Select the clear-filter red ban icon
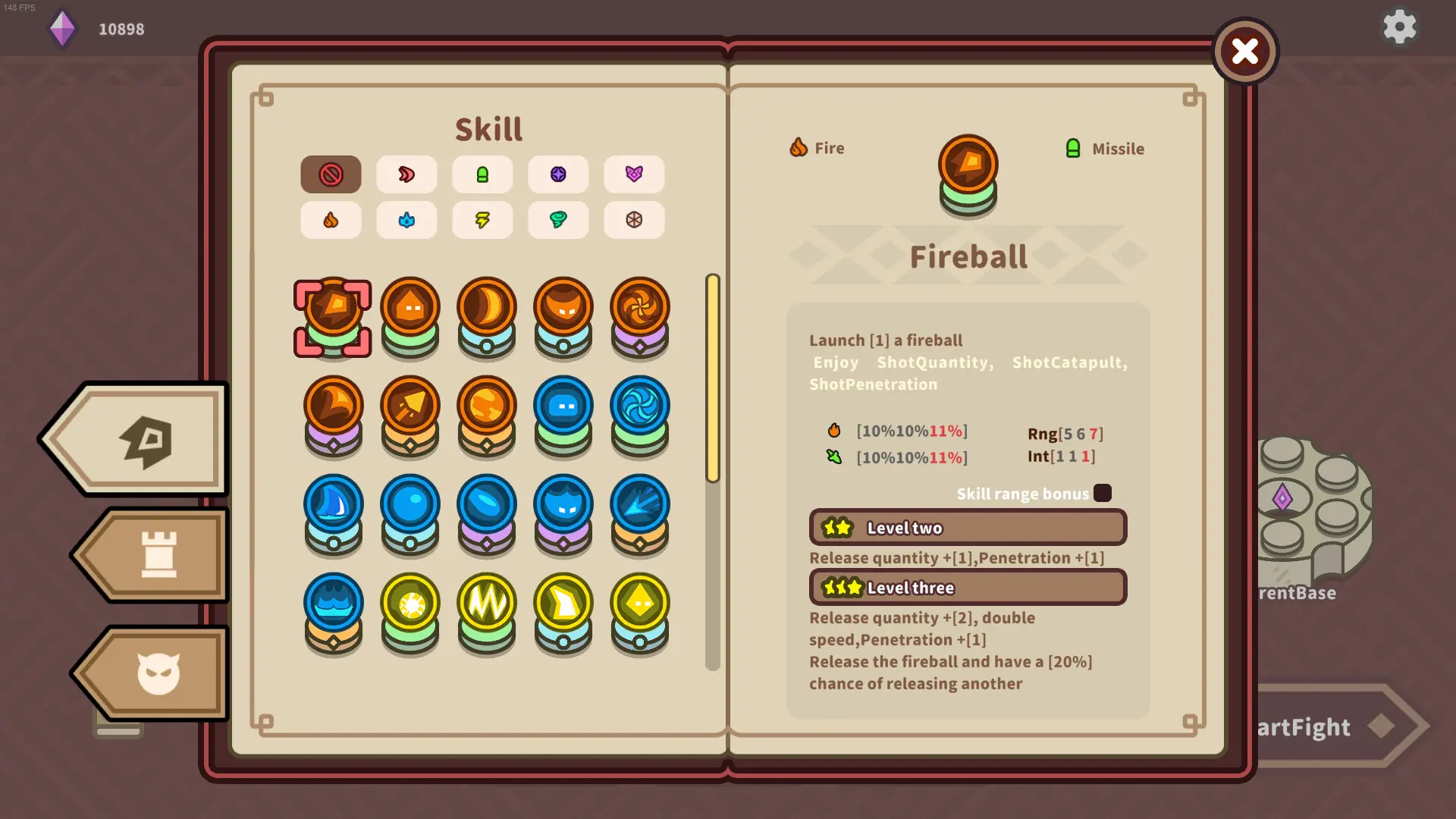 click(x=331, y=174)
